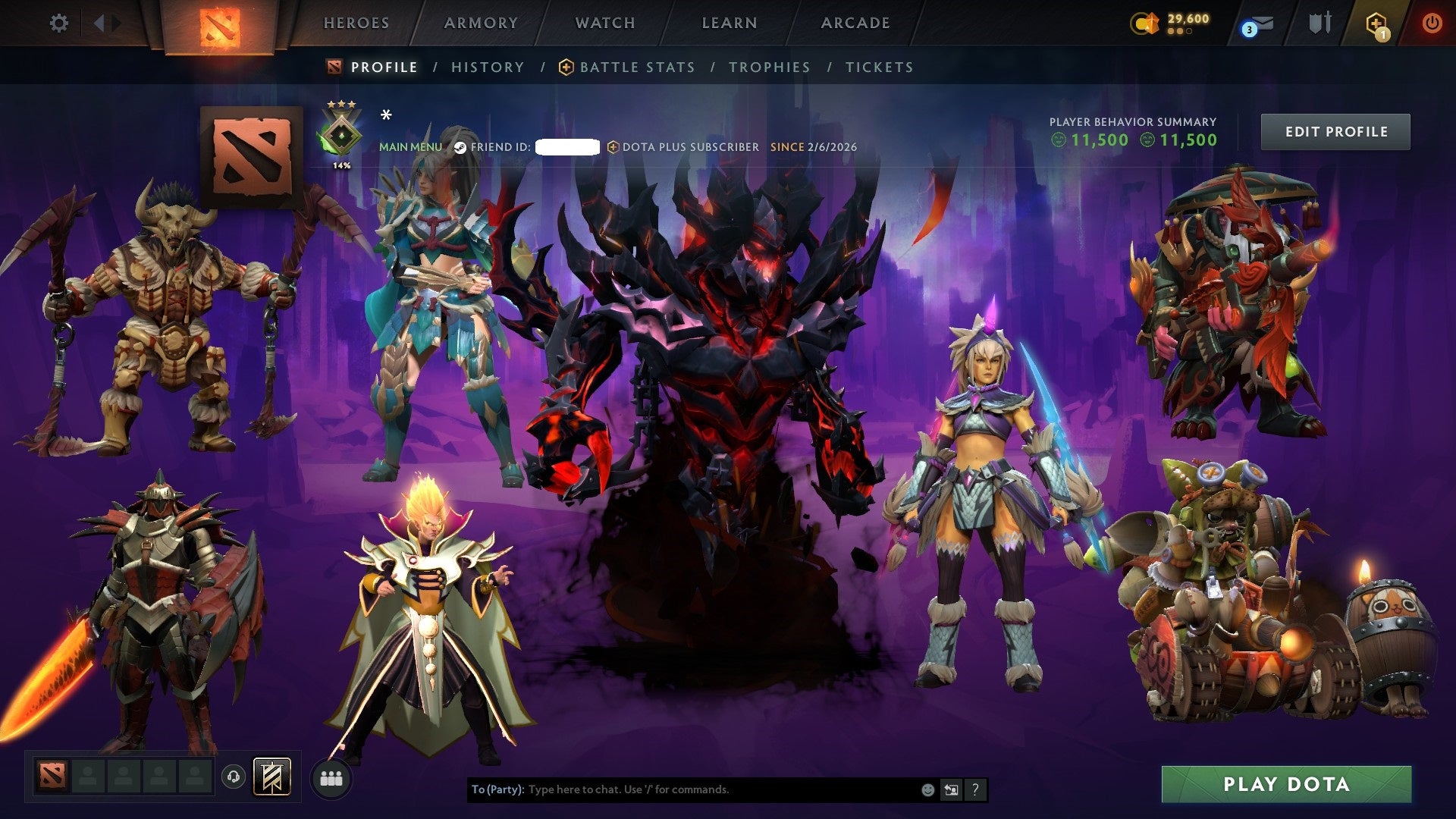This screenshot has width=1456, height=819.
Task: Open the friends list people icon
Action: pyautogui.click(x=331, y=777)
